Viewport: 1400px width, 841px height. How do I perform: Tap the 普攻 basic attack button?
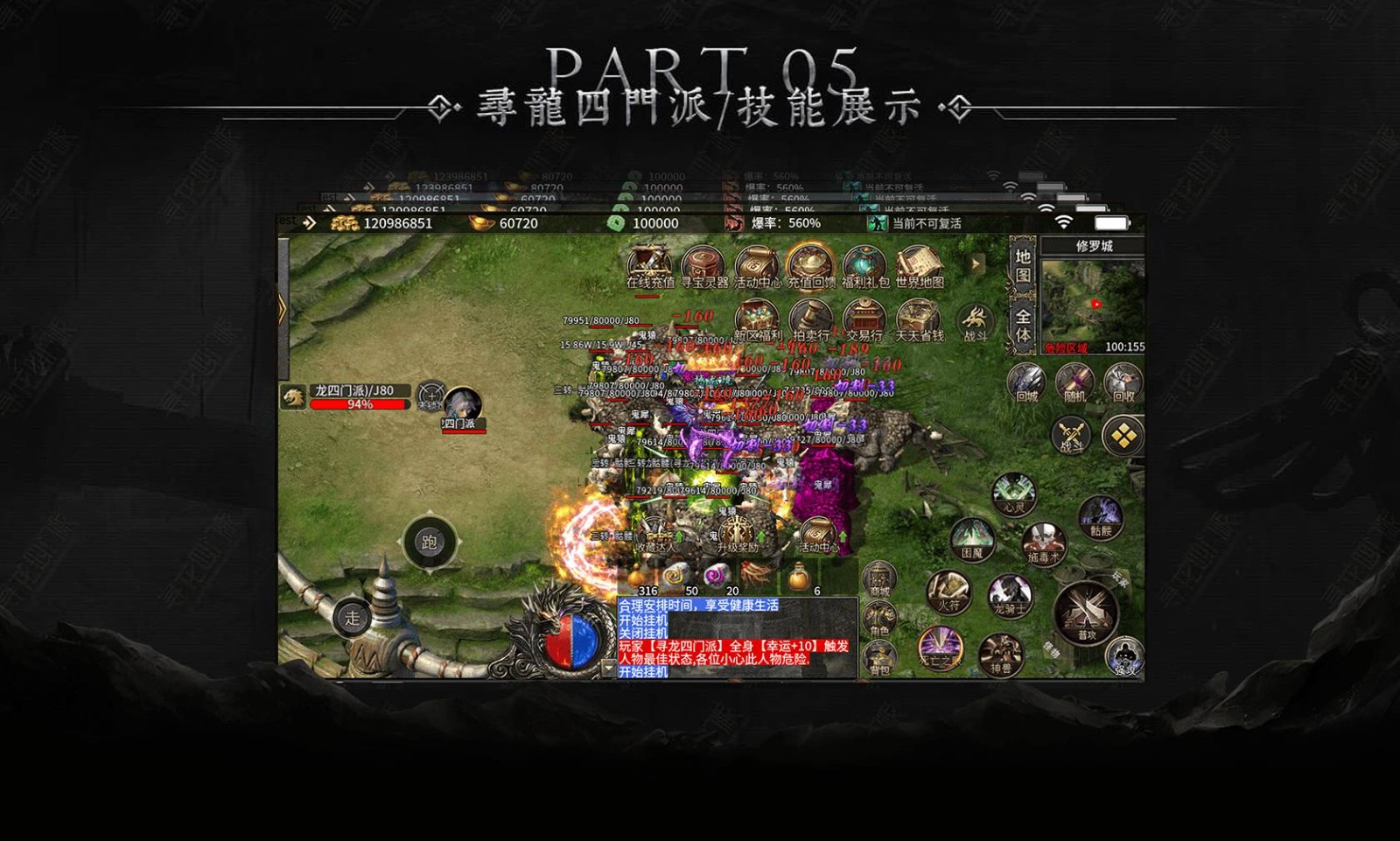[1087, 613]
